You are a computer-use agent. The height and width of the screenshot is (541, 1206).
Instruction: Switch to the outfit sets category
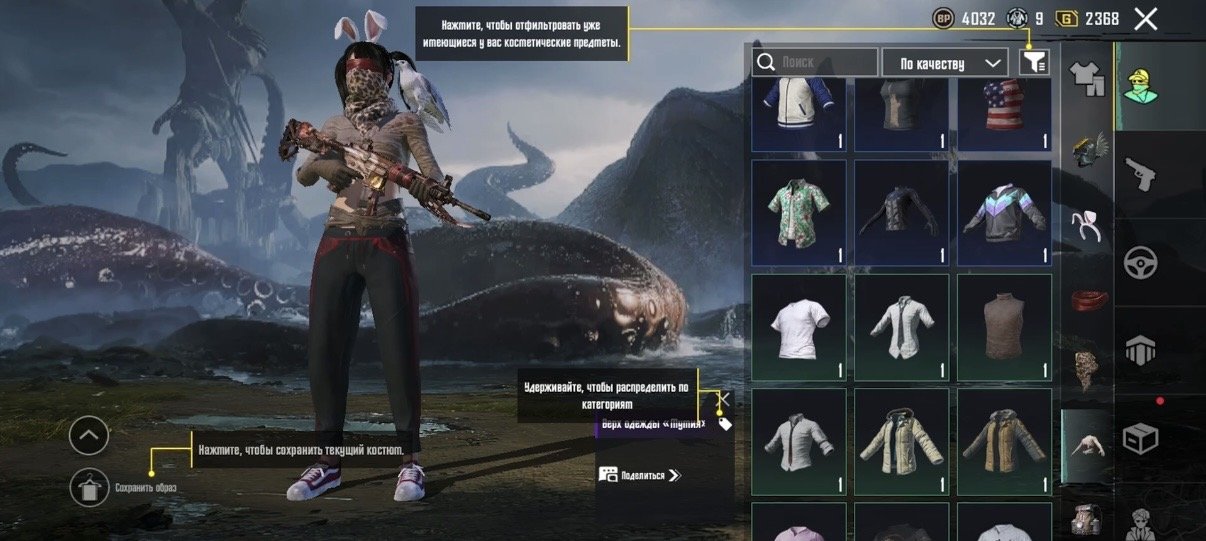(1086, 77)
